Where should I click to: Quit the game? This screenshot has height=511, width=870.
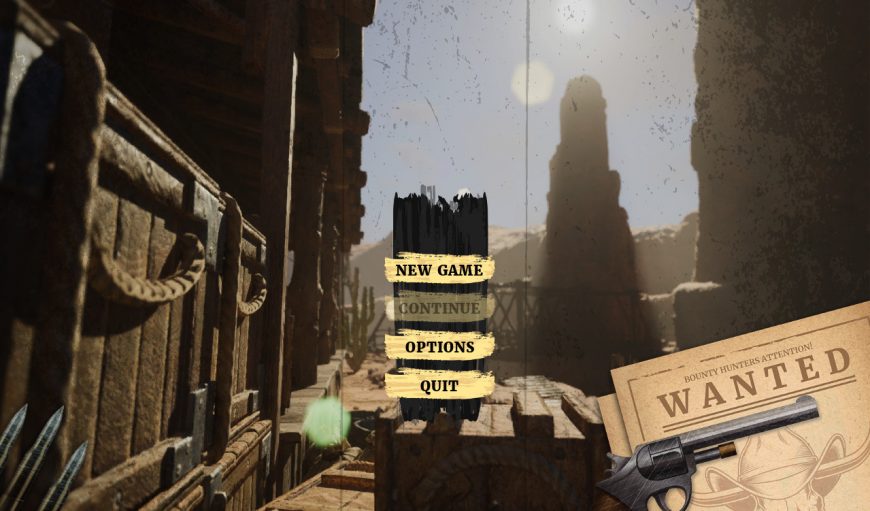coord(439,385)
